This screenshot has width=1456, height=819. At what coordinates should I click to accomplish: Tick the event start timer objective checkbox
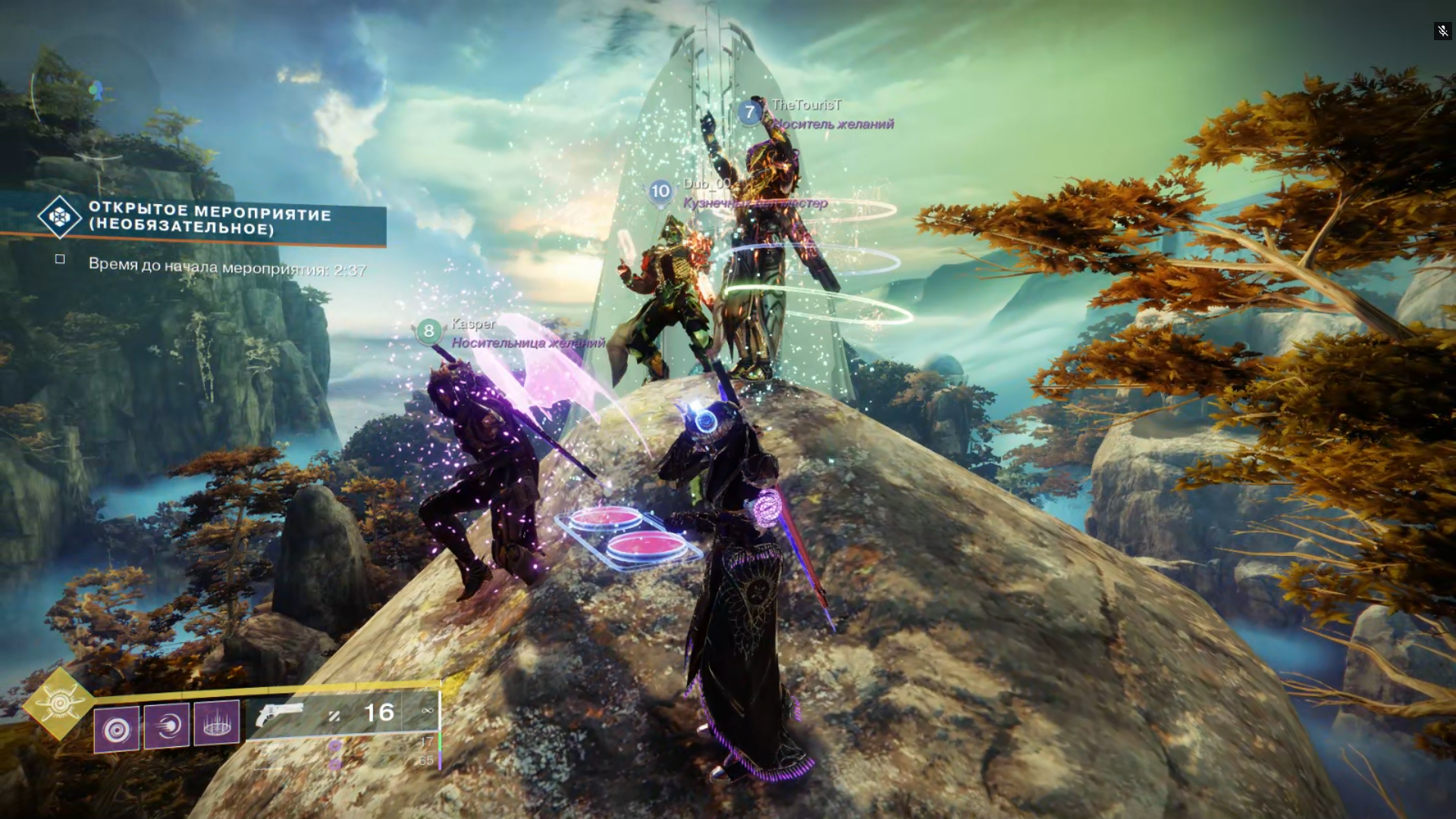[60, 259]
